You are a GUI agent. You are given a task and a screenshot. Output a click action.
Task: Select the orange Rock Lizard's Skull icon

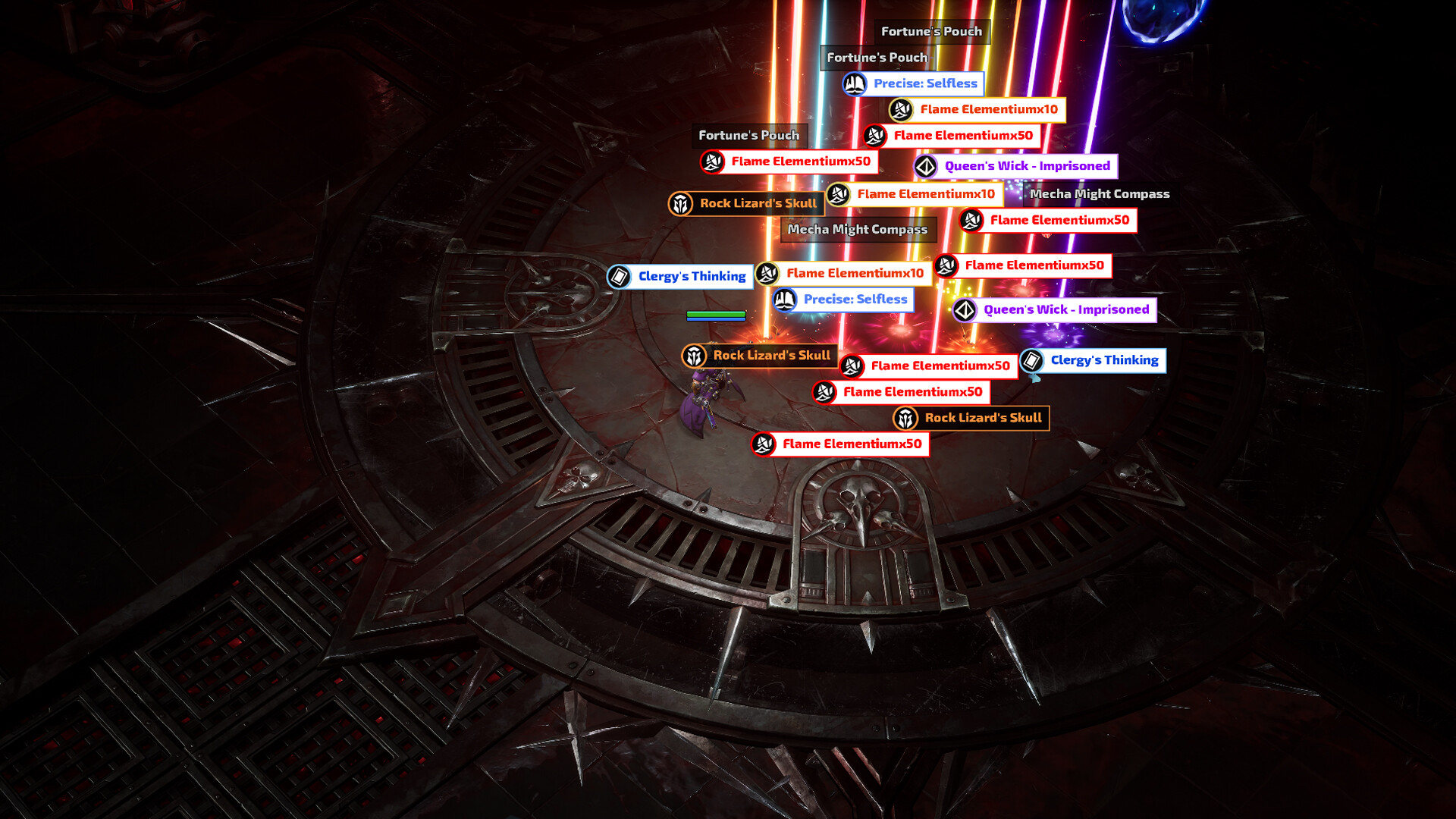coord(681,203)
